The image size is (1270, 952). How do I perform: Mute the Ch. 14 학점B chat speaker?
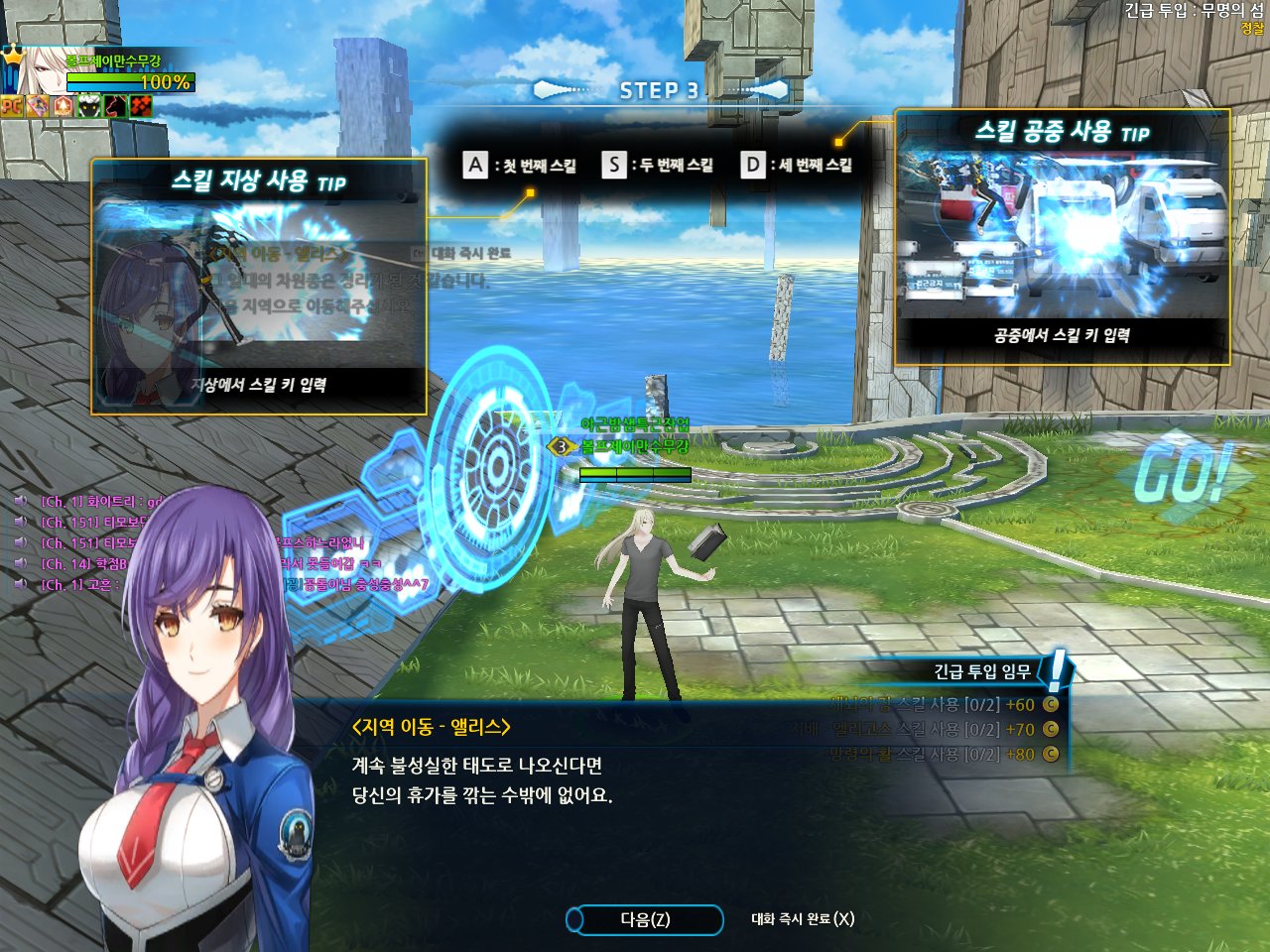(x=21, y=561)
